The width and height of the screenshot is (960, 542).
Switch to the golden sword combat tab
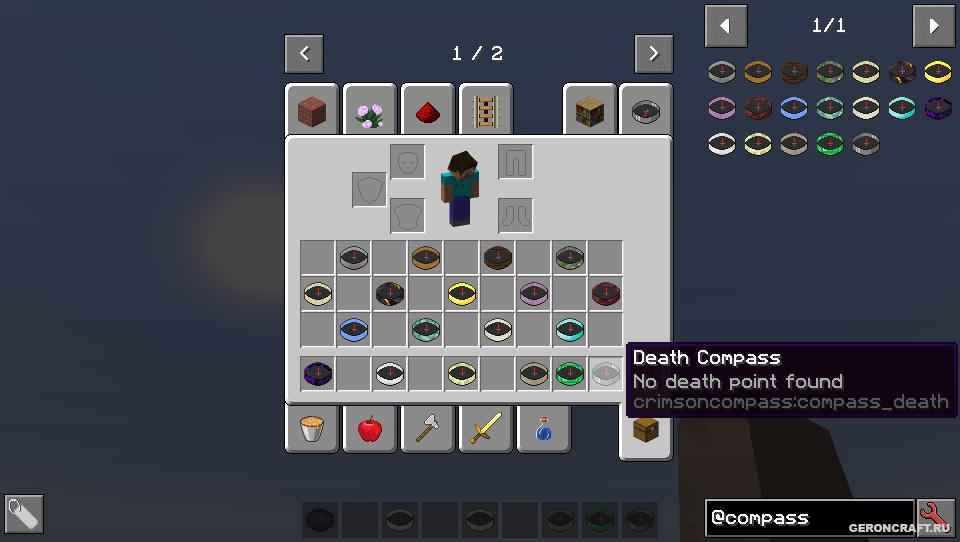(x=486, y=429)
